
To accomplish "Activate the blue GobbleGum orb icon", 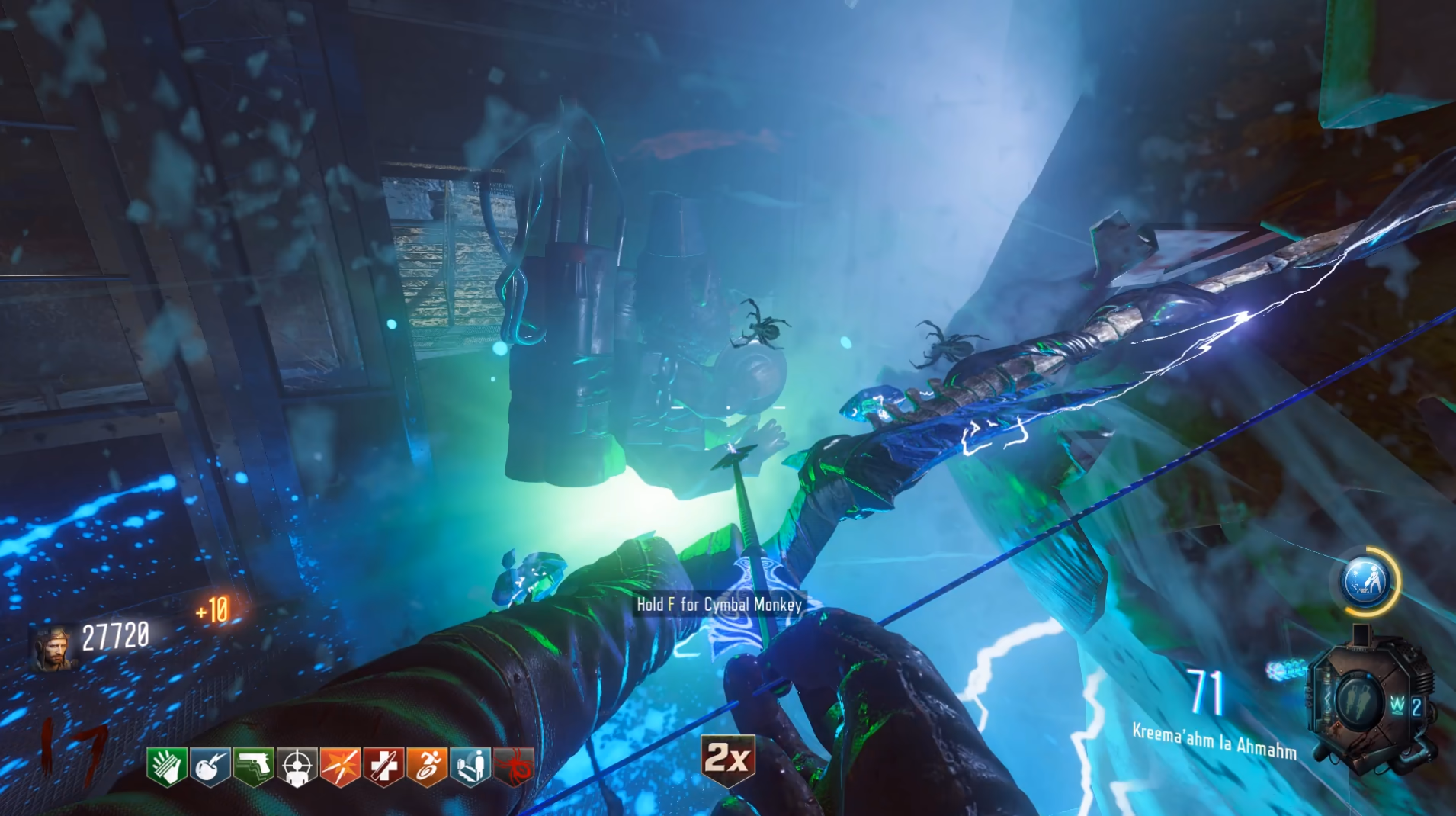I will 1368,582.
